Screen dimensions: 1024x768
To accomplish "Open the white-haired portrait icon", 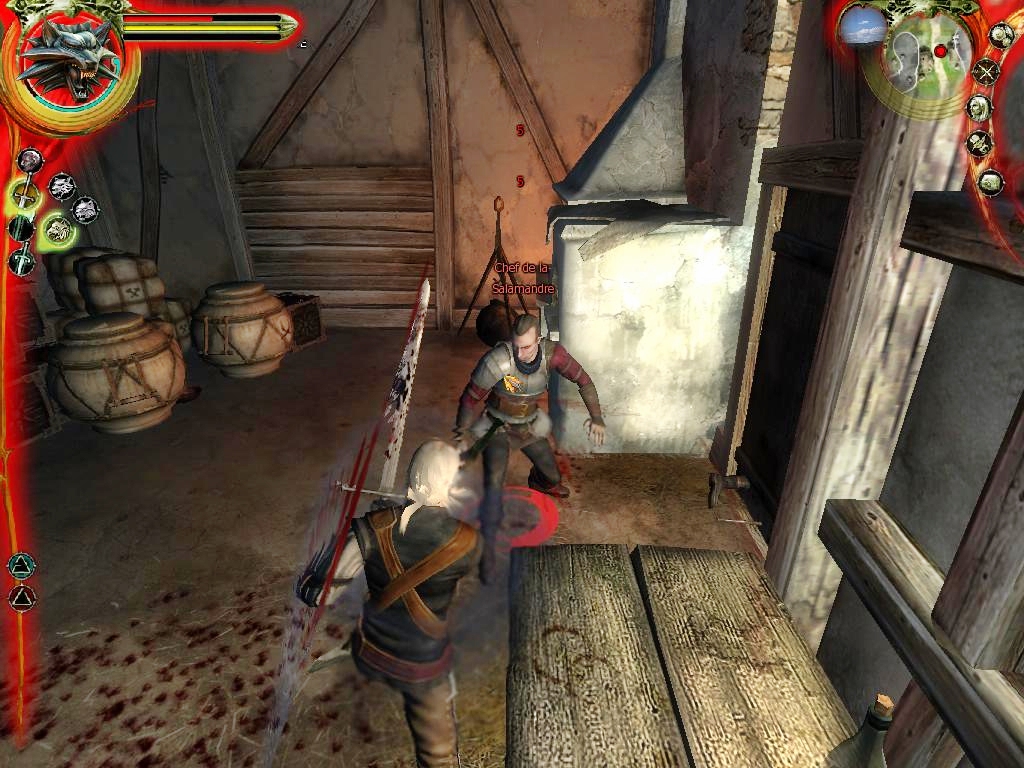I will (980, 107).
